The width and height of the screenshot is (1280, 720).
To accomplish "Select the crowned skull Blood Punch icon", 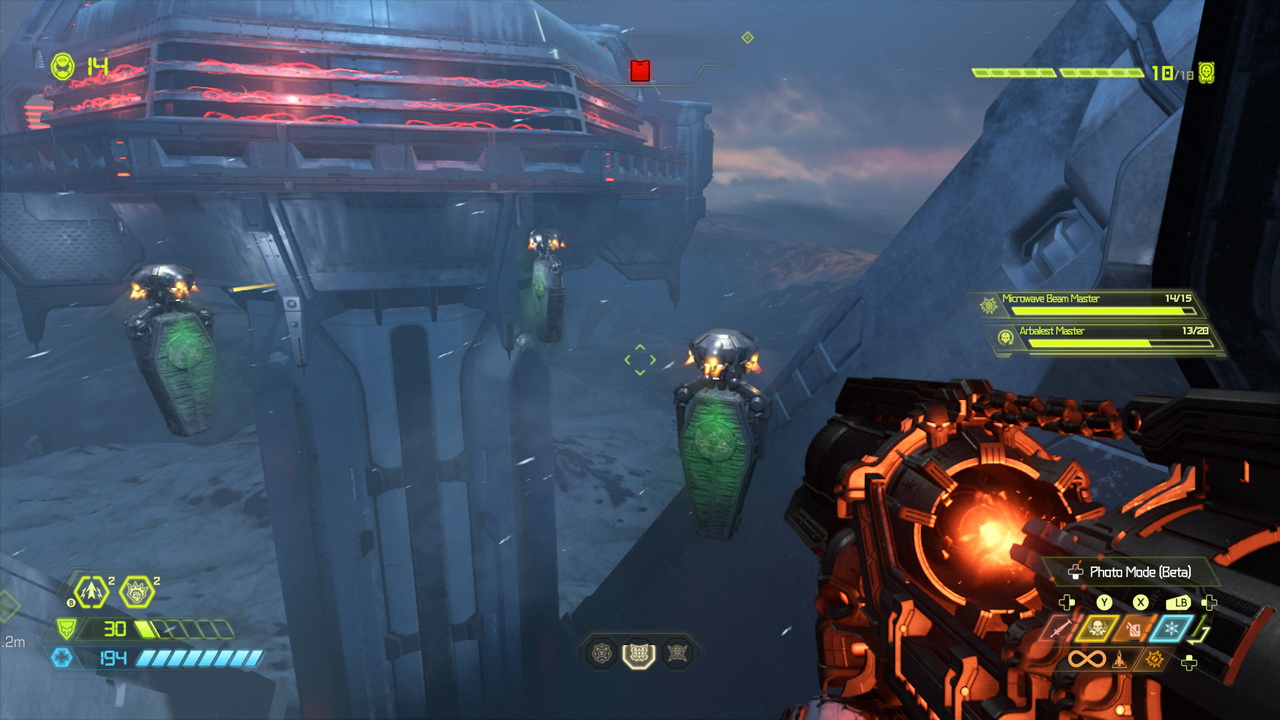I will (x=137, y=592).
